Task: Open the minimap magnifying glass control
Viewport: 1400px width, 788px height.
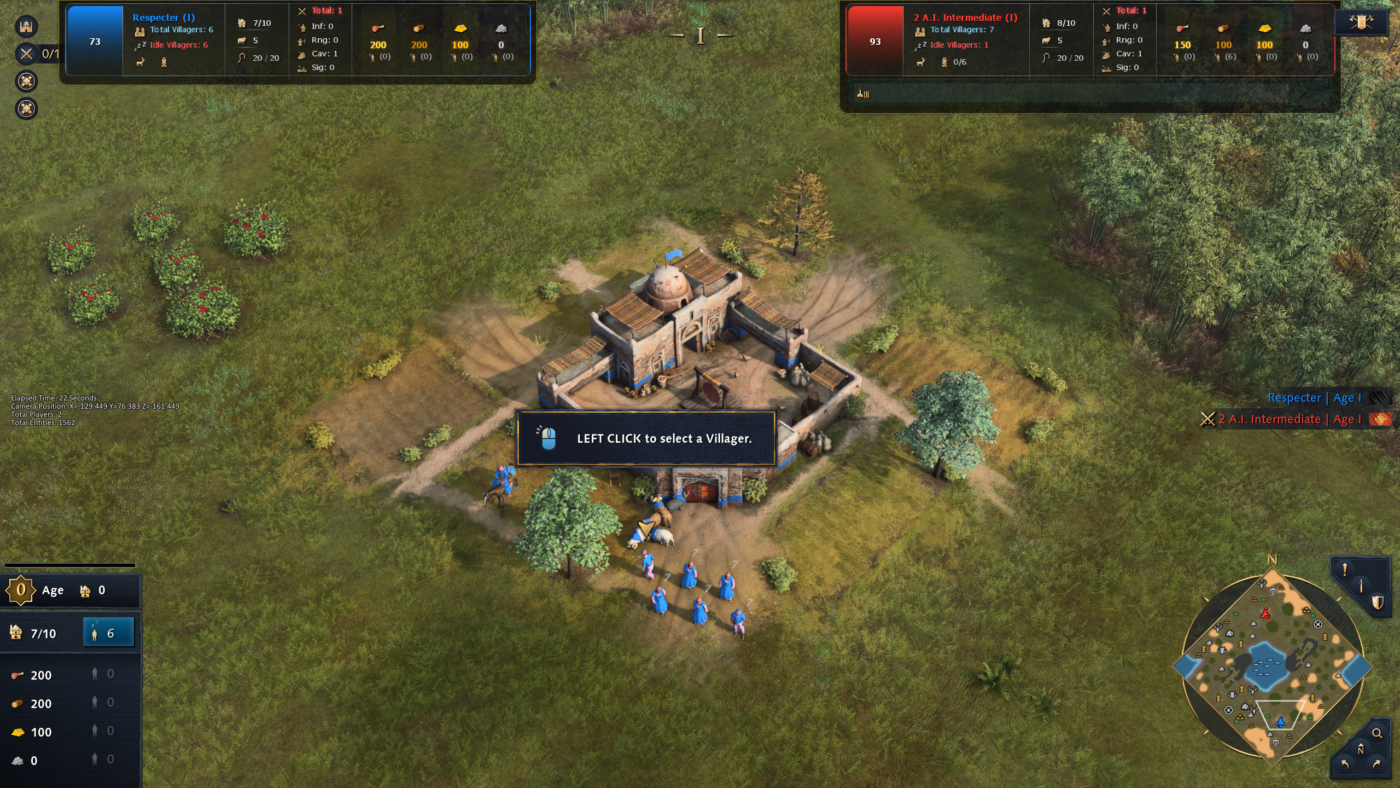Action: 1377,733
